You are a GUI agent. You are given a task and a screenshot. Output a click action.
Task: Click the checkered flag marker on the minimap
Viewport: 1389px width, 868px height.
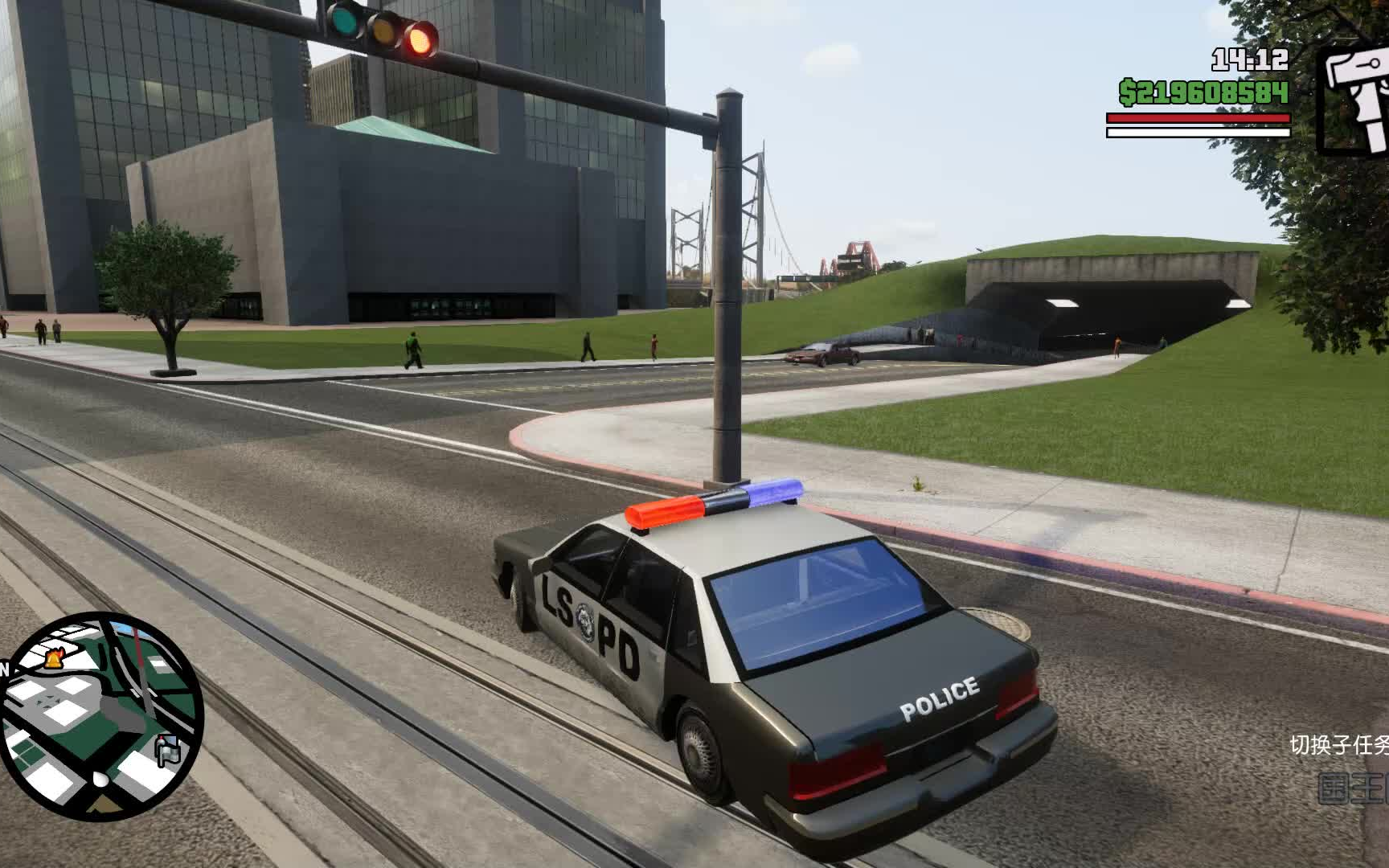click(x=167, y=751)
